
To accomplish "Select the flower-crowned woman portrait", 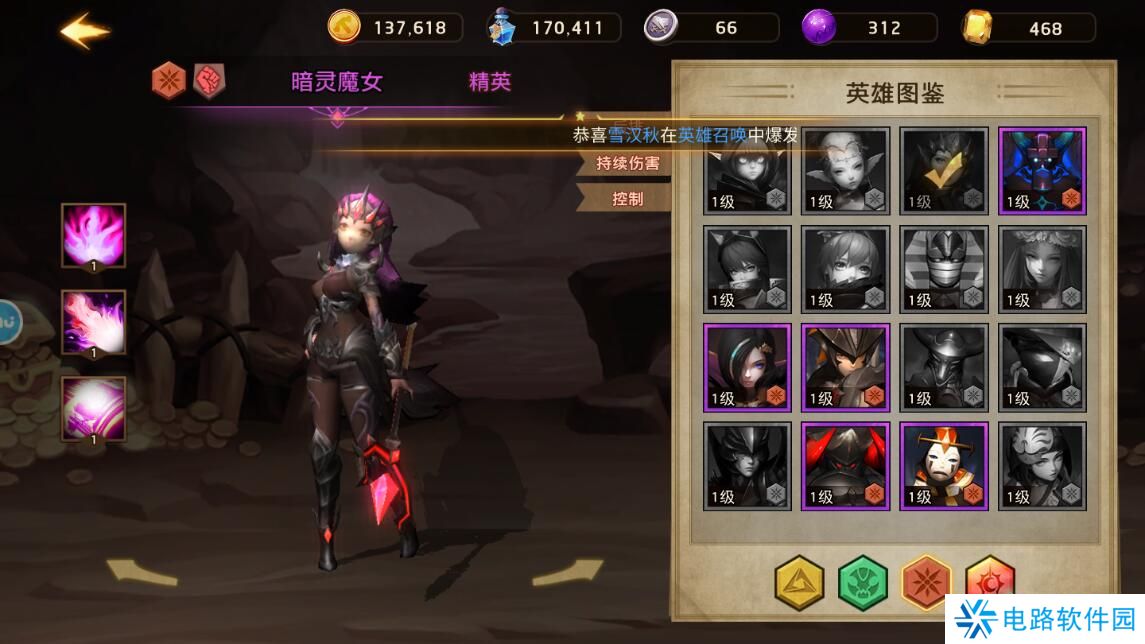I will tap(1042, 269).
